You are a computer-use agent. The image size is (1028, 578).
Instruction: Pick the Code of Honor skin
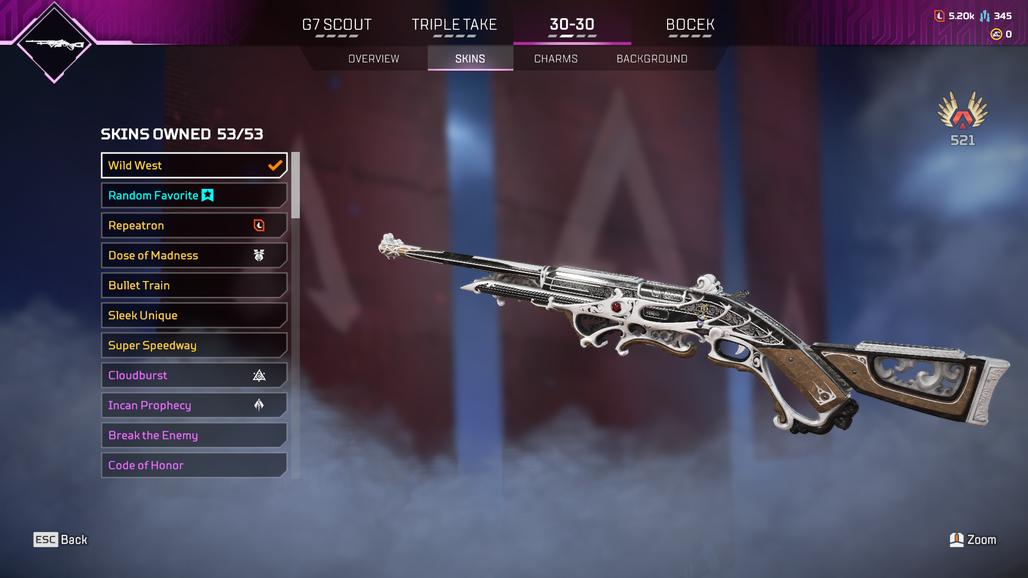194,465
